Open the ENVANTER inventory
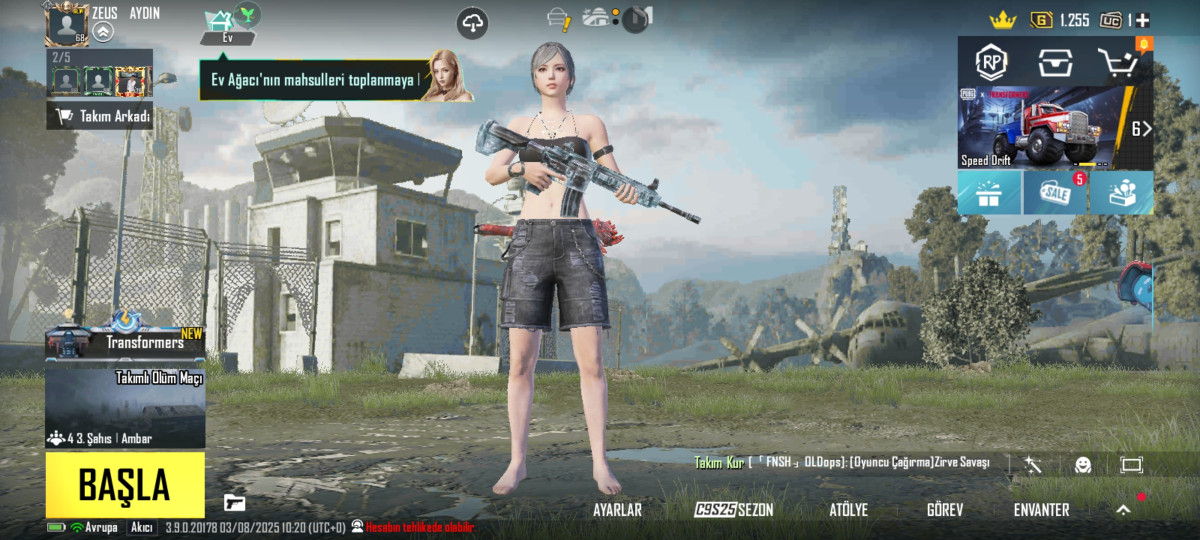Image resolution: width=1200 pixels, height=540 pixels. point(1041,510)
